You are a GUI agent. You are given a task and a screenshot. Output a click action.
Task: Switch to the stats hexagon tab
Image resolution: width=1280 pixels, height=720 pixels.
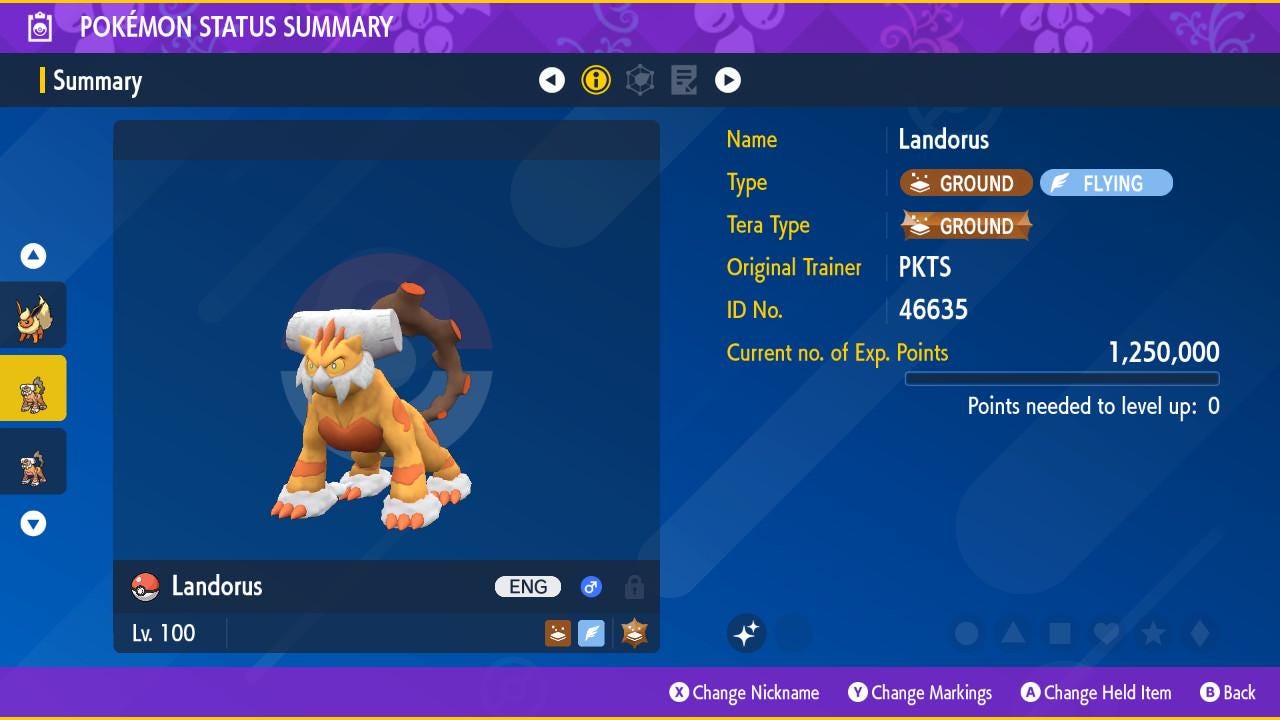640,80
